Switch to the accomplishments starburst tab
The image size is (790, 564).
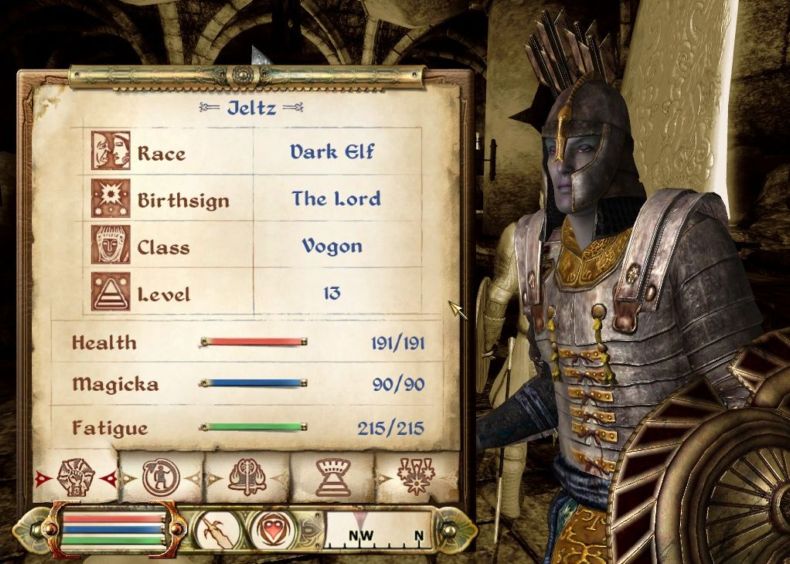point(414,477)
